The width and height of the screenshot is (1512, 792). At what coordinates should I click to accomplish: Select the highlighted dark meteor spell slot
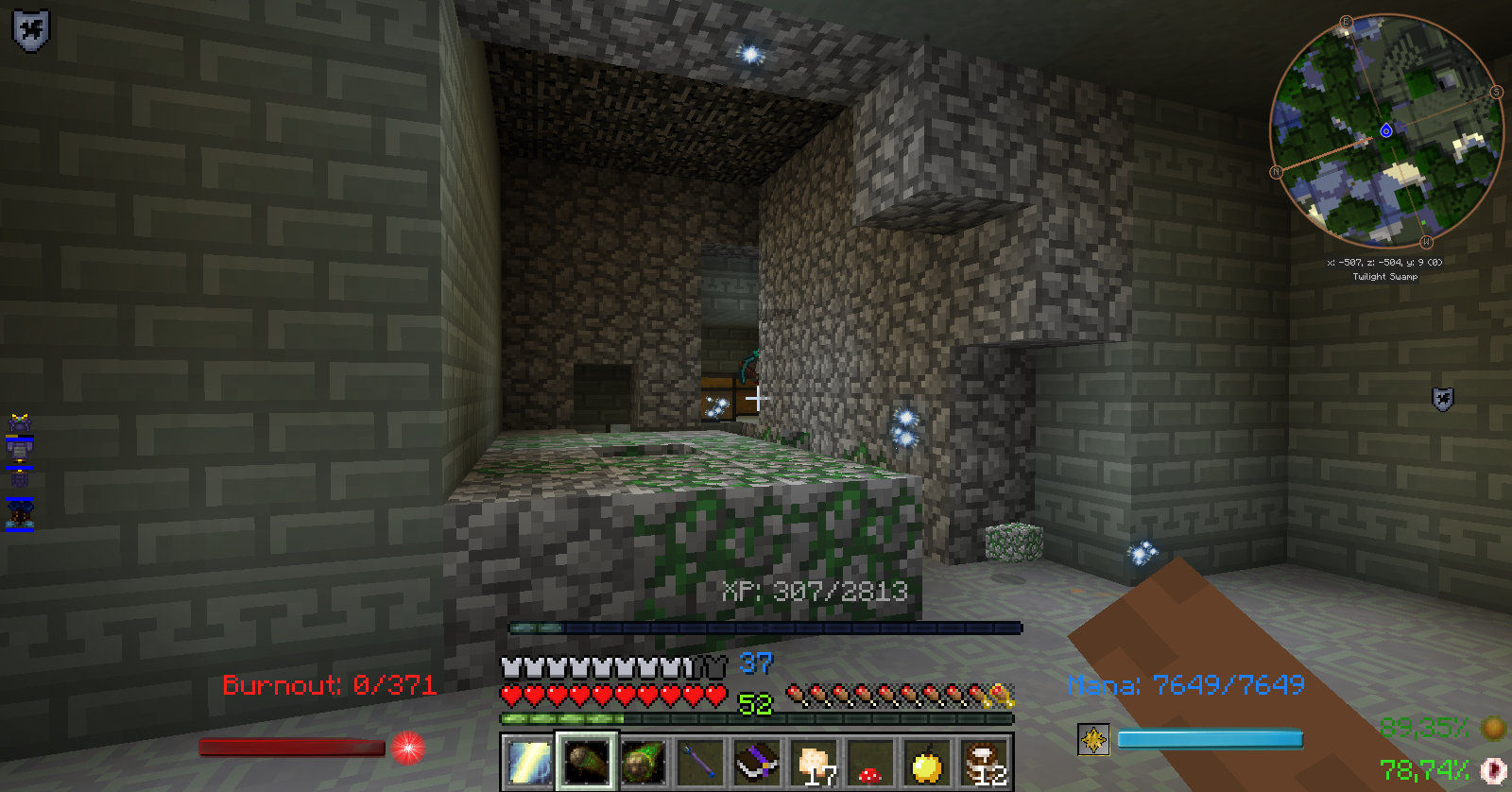pos(586,762)
